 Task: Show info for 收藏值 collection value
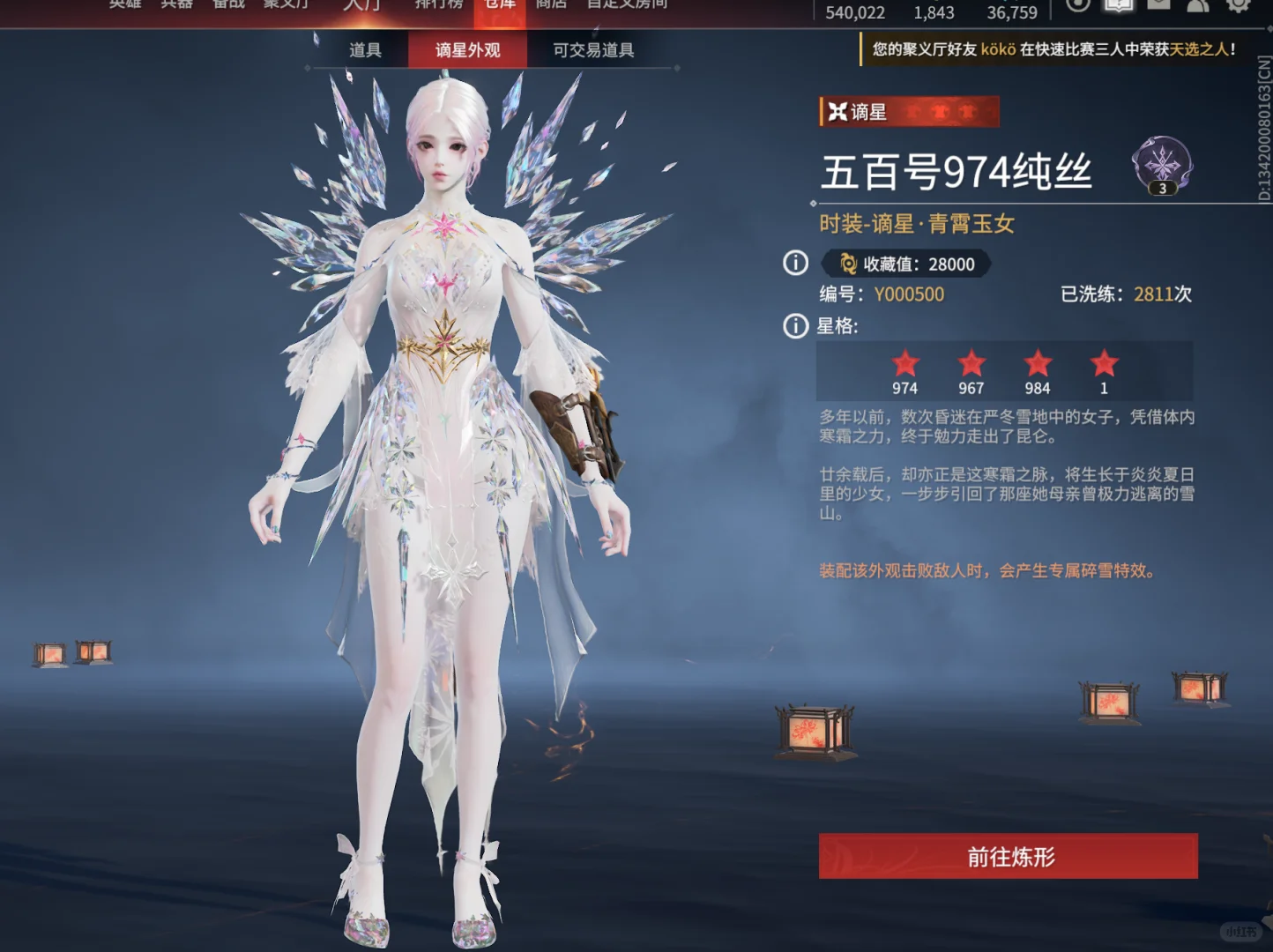coord(795,263)
